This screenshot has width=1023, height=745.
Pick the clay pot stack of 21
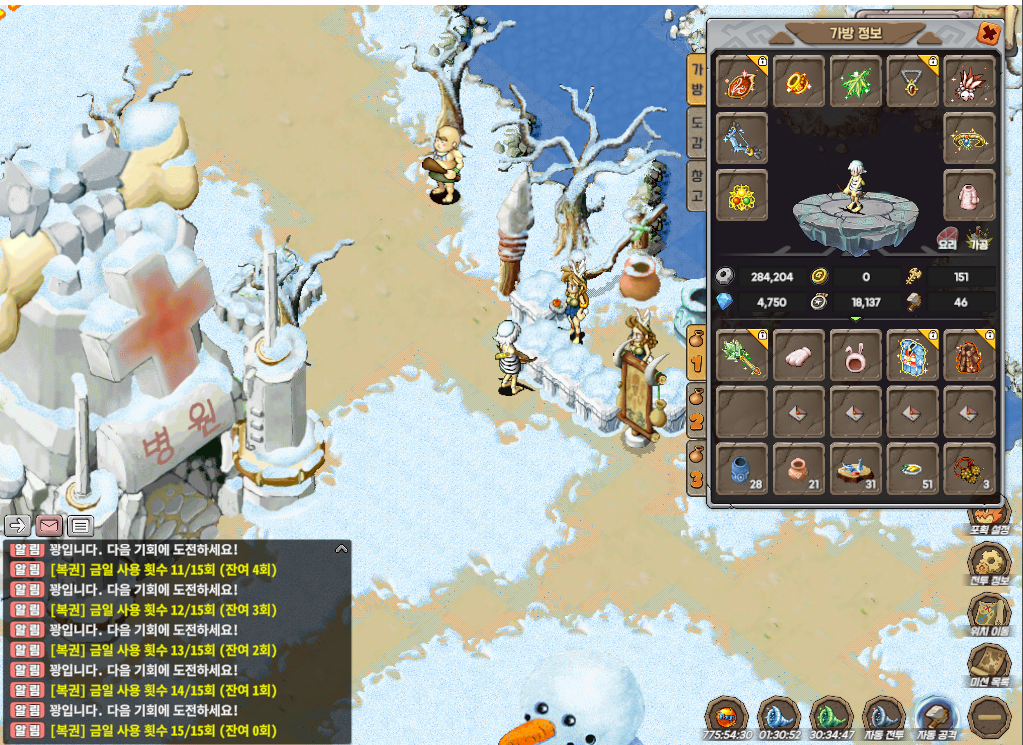[x=798, y=468]
